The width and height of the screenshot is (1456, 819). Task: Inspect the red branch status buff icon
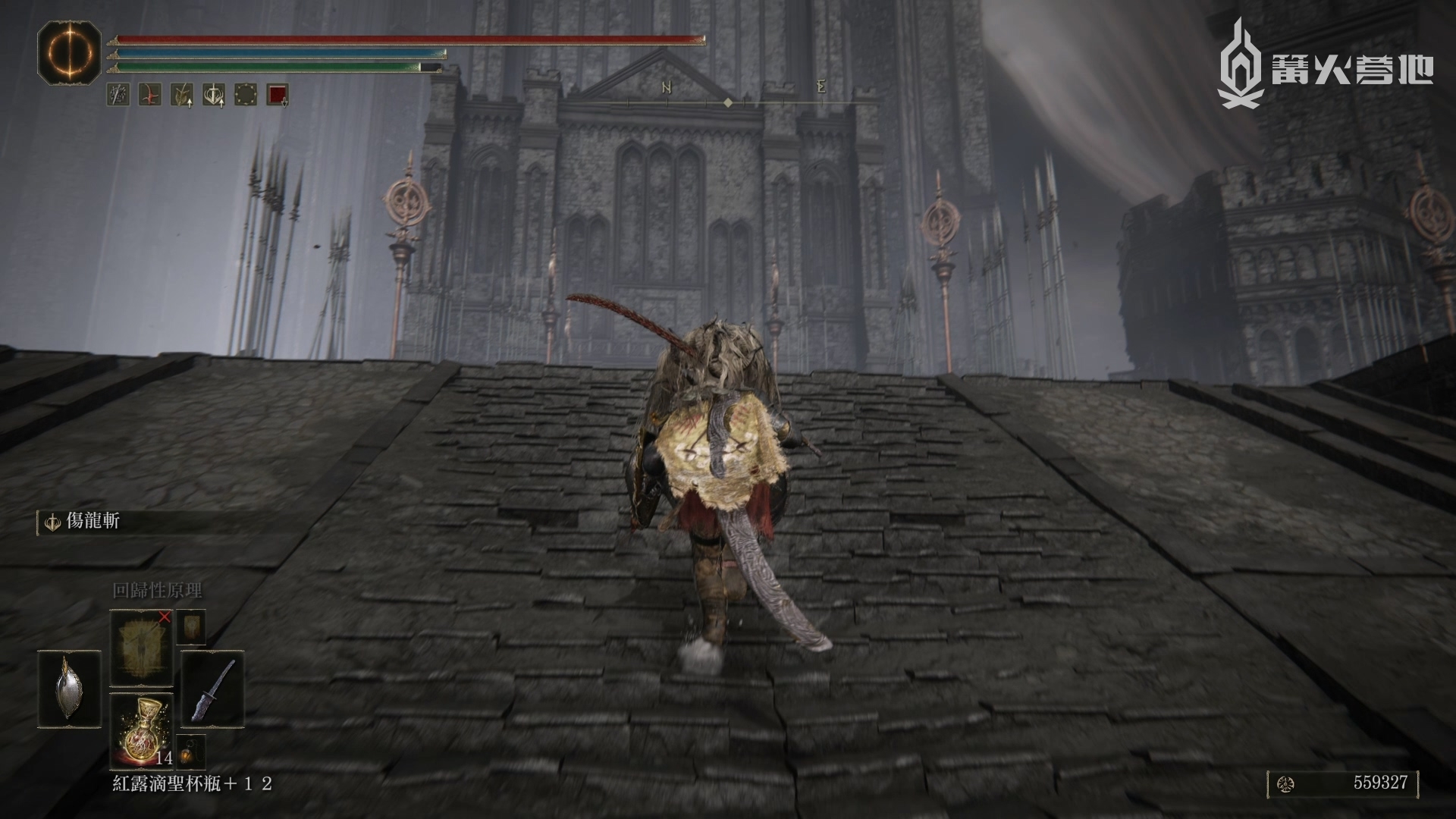coord(149,95)
